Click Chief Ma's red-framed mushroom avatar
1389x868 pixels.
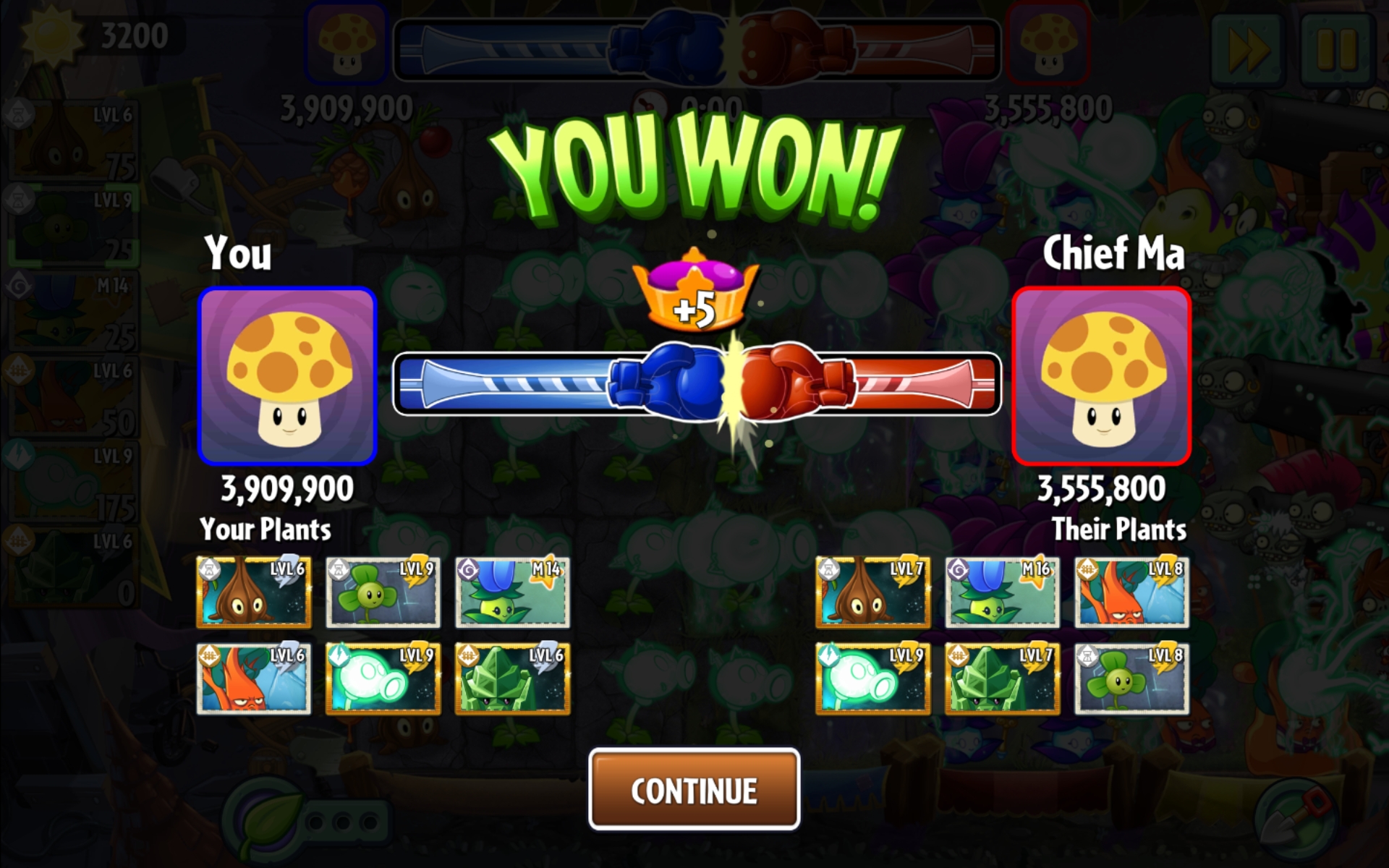tap(1101, 375)
